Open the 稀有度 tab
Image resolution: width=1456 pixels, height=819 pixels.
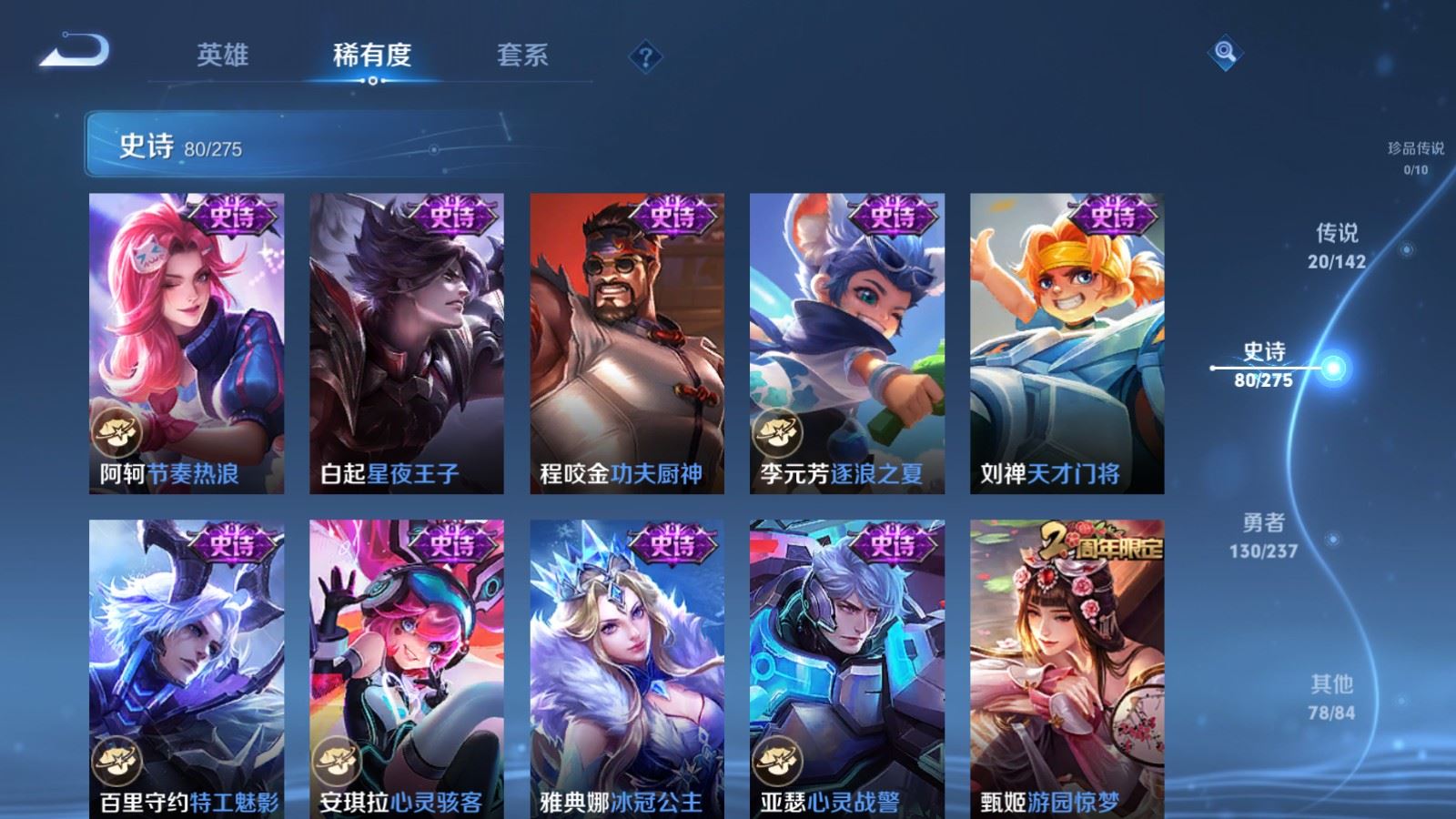pos(373,55)
